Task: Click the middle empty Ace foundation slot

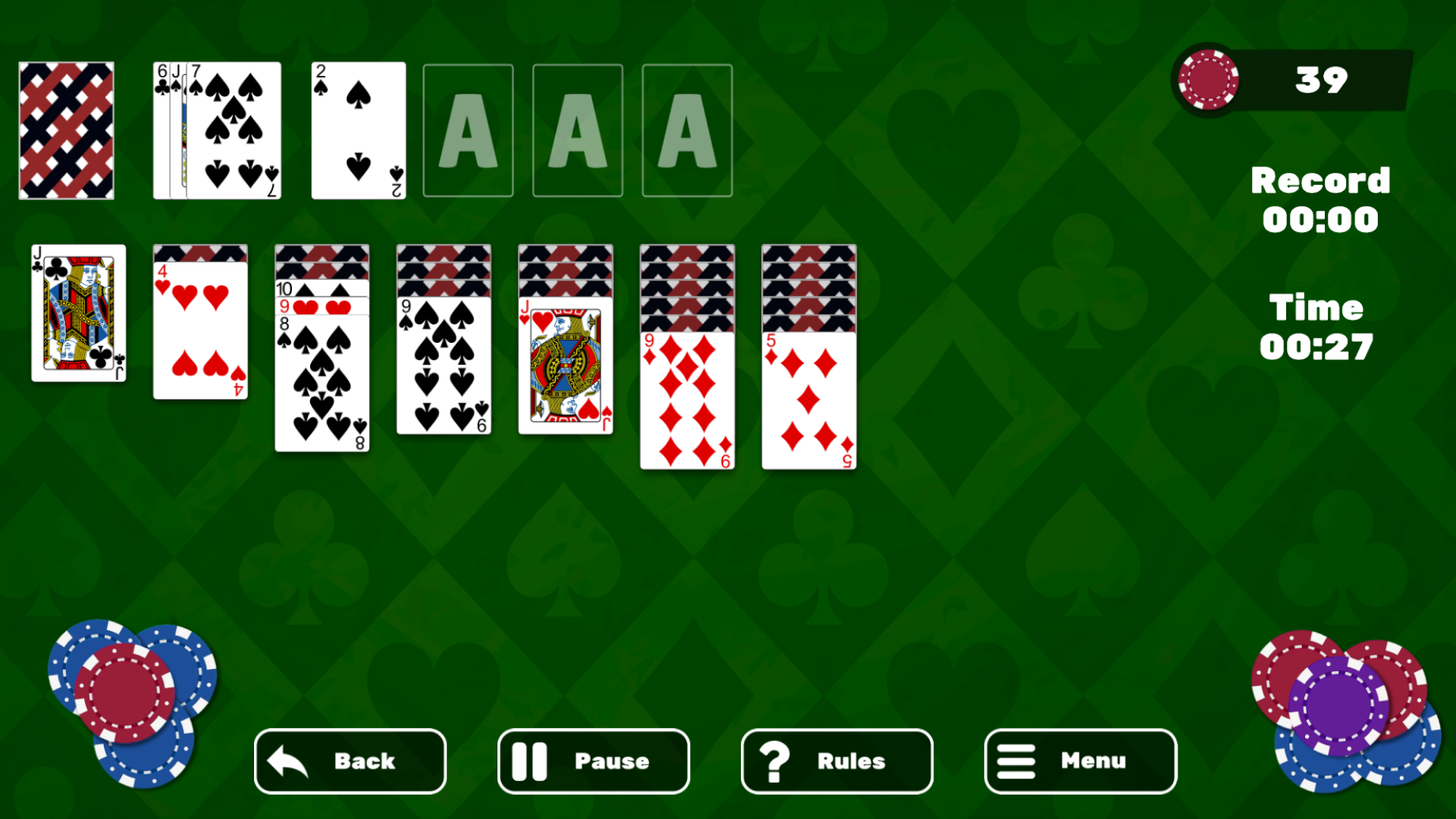Action: pyautogui.click(x=577, y=130)
